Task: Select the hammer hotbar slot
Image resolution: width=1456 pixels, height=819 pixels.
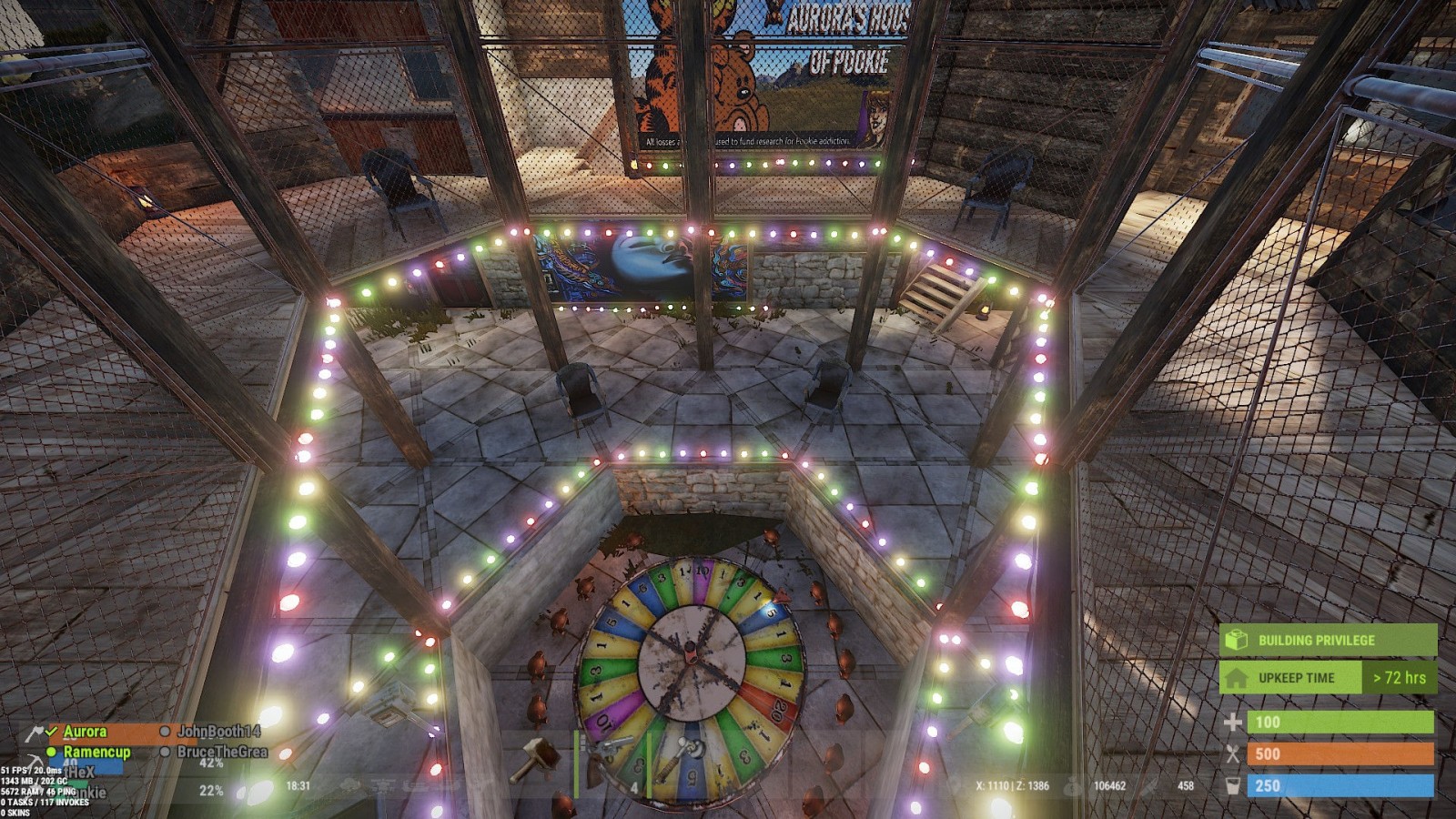Action: click(x=536, y=761)
